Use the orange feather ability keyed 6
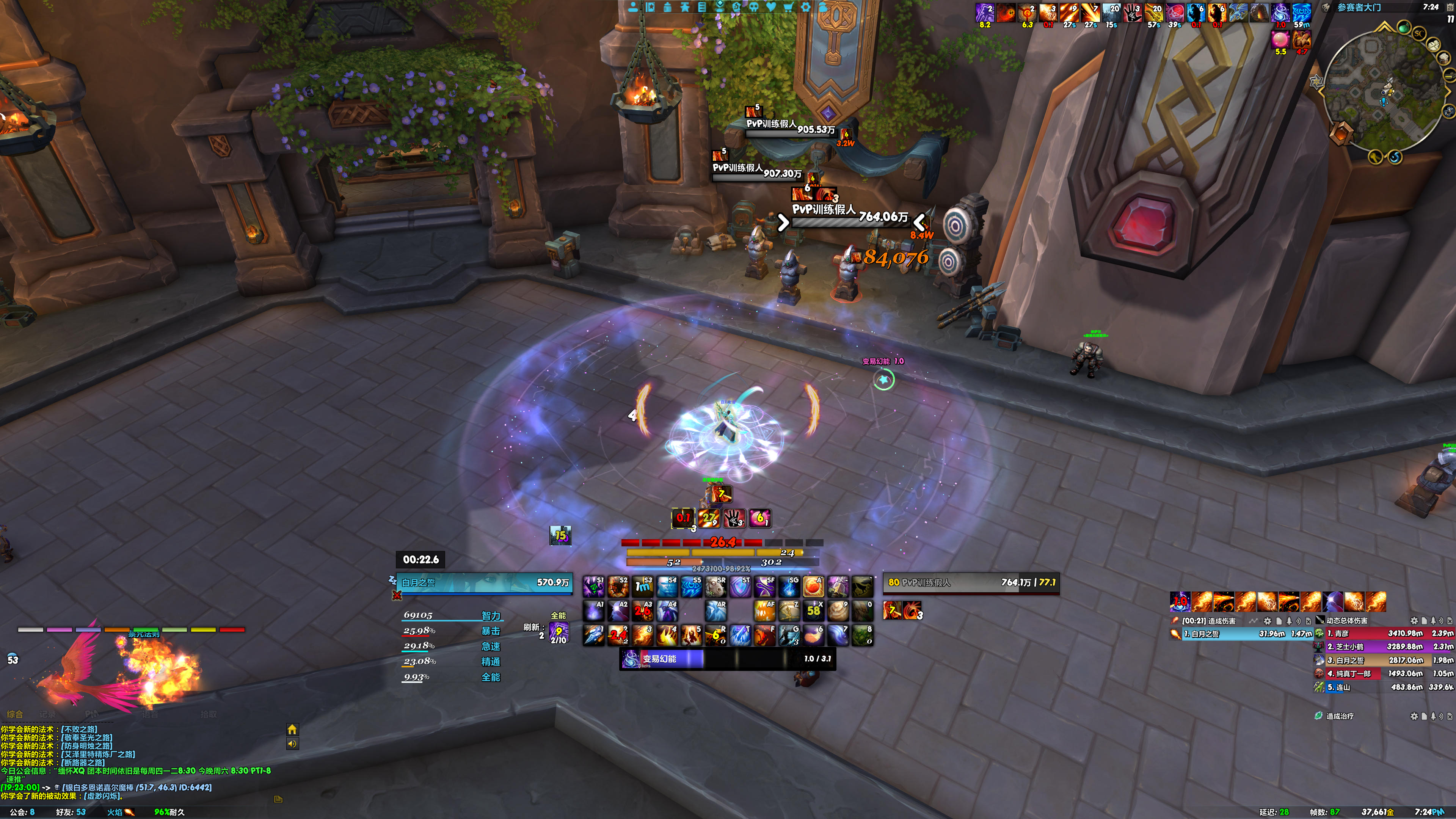This screenshot has width=1456, height=819. (x=813, y=635)
